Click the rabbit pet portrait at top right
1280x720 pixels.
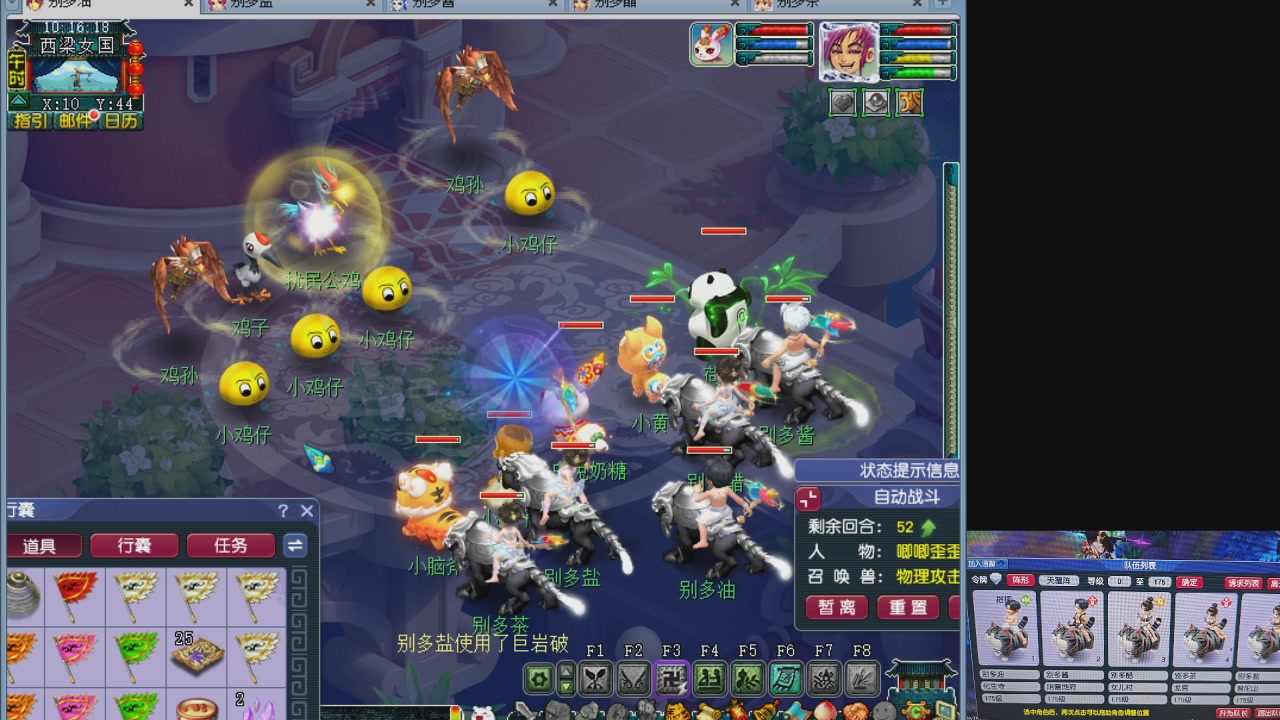point(711,44)
